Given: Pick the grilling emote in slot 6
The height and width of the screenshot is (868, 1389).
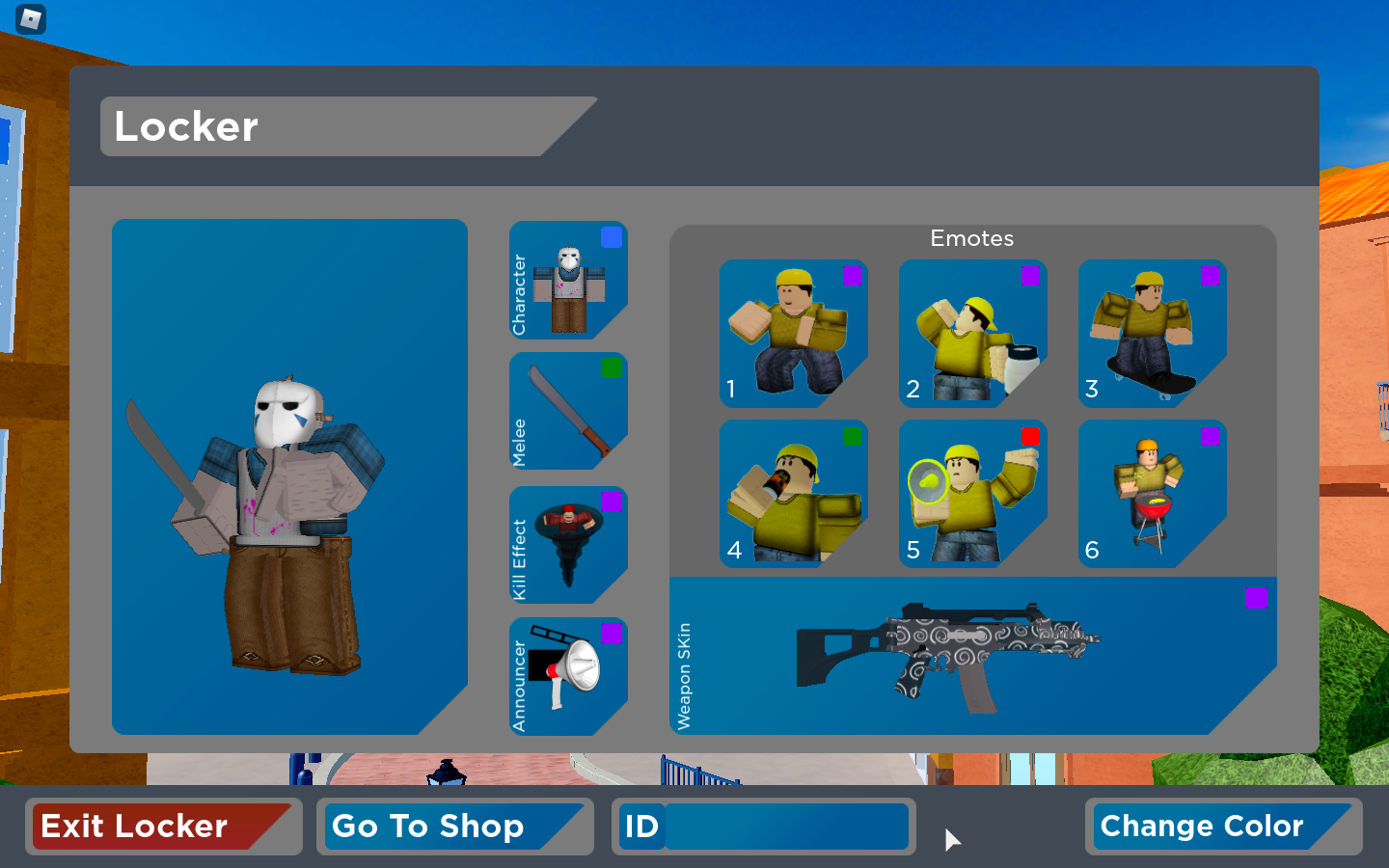Looking at the screenshot, I should pyautogui.click(x=1152, y=495).
